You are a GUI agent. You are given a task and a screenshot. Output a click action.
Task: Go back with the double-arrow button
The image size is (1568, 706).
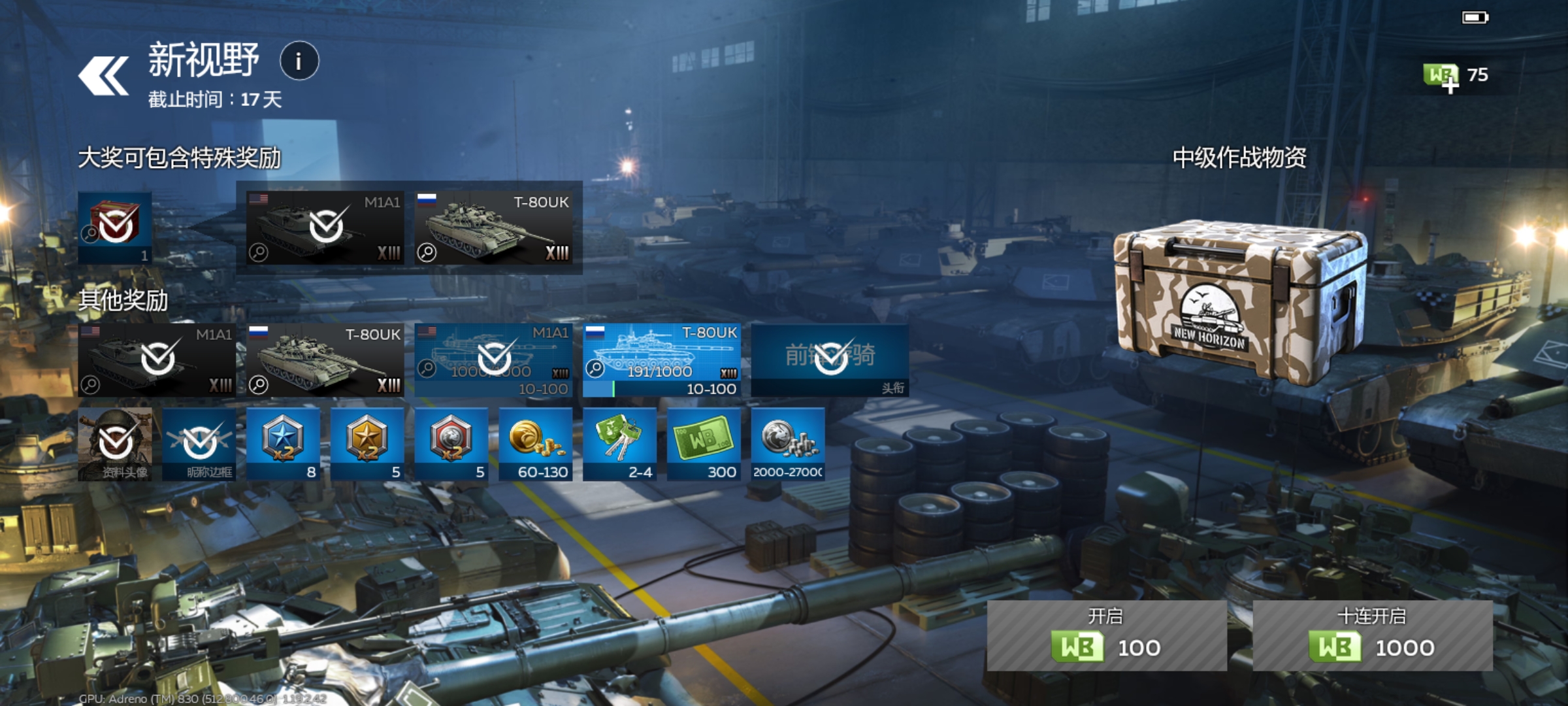click(103, 76)
